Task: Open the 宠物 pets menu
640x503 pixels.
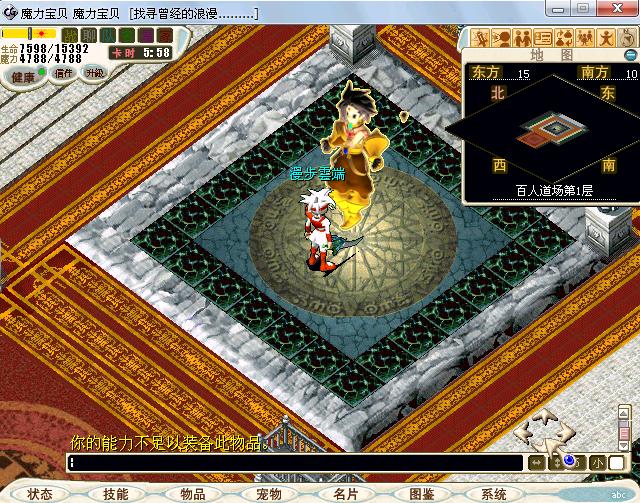Action: pyautogui.click(x=268, y=494)
